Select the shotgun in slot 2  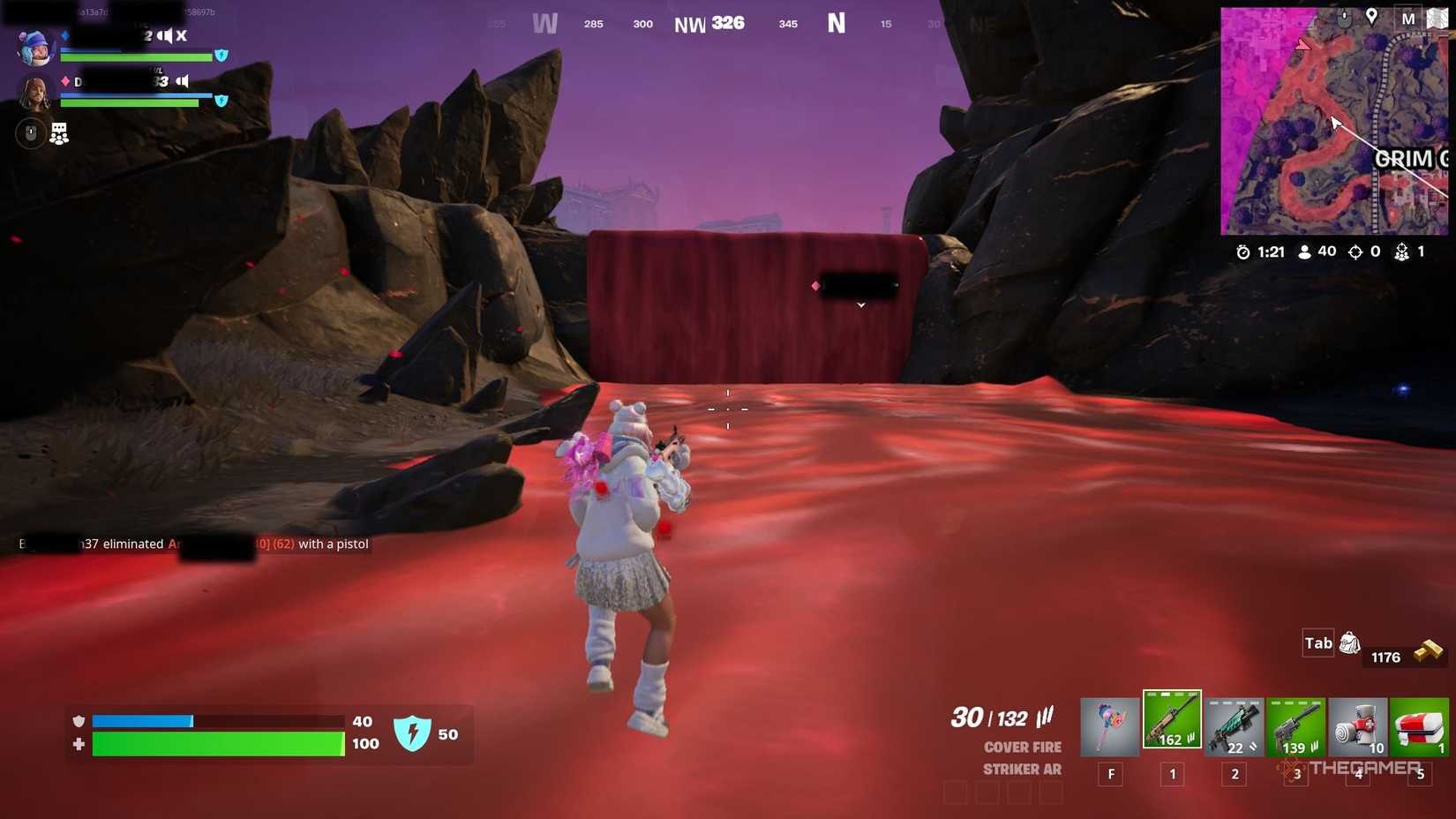click(1234, 724)
